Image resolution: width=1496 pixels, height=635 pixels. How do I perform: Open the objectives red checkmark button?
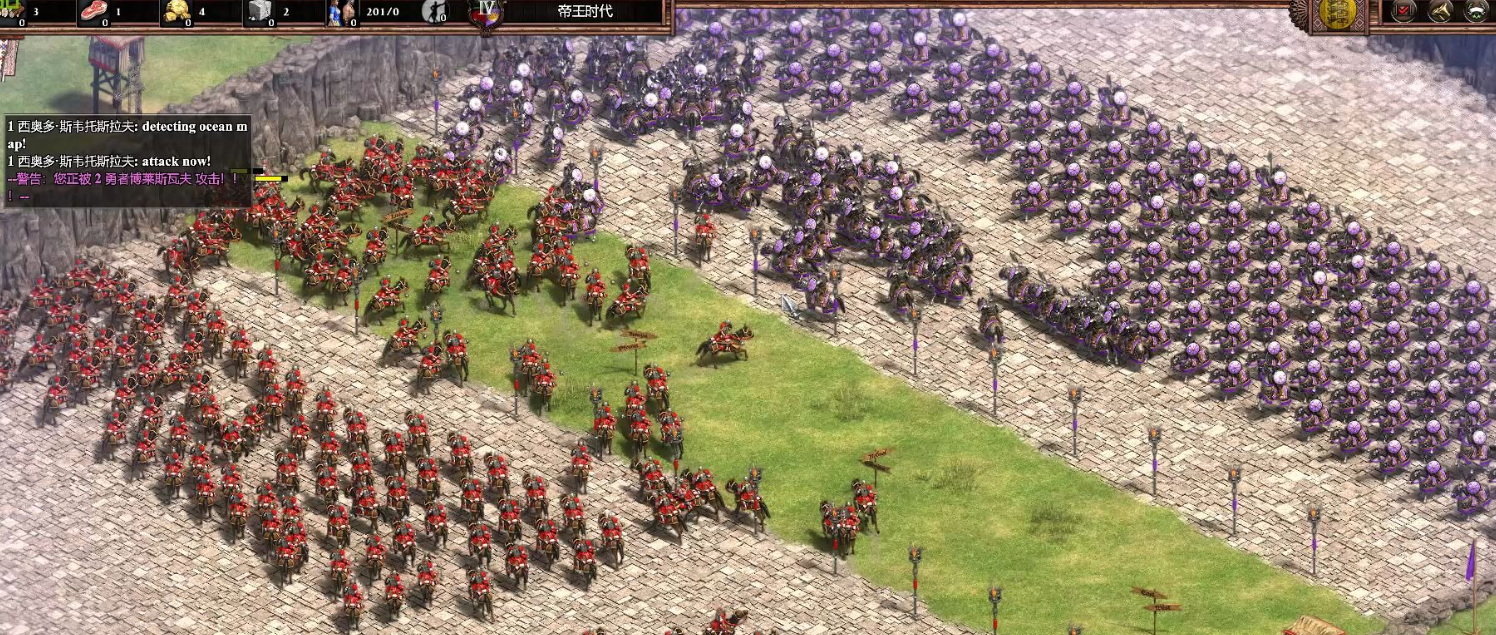point(1404,11)
